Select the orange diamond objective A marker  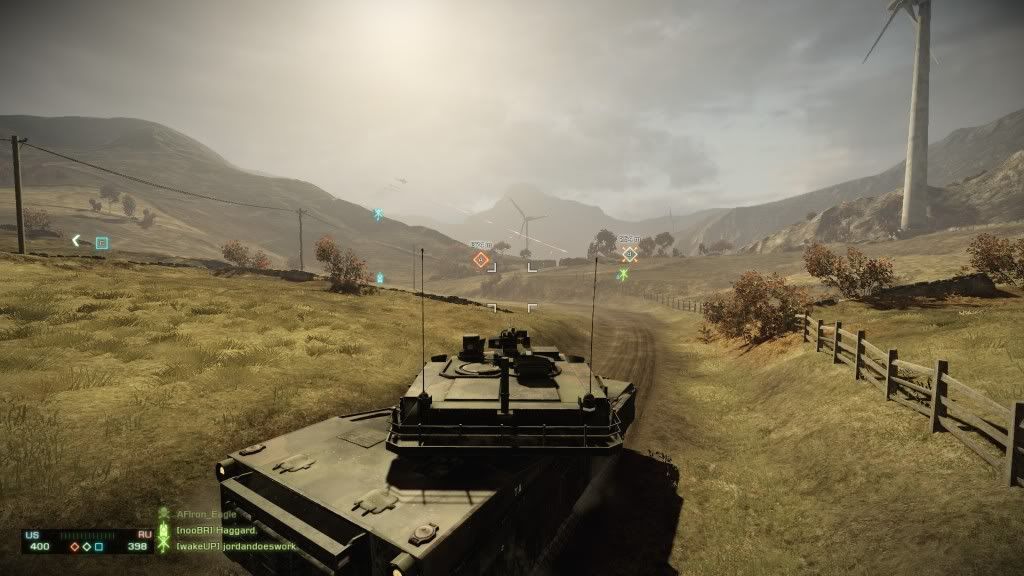tap(481, 260)
